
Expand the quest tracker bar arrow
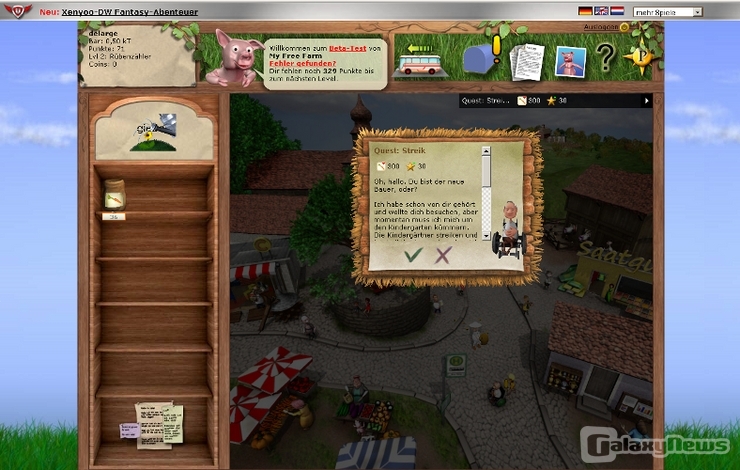(x=646, y=100)
